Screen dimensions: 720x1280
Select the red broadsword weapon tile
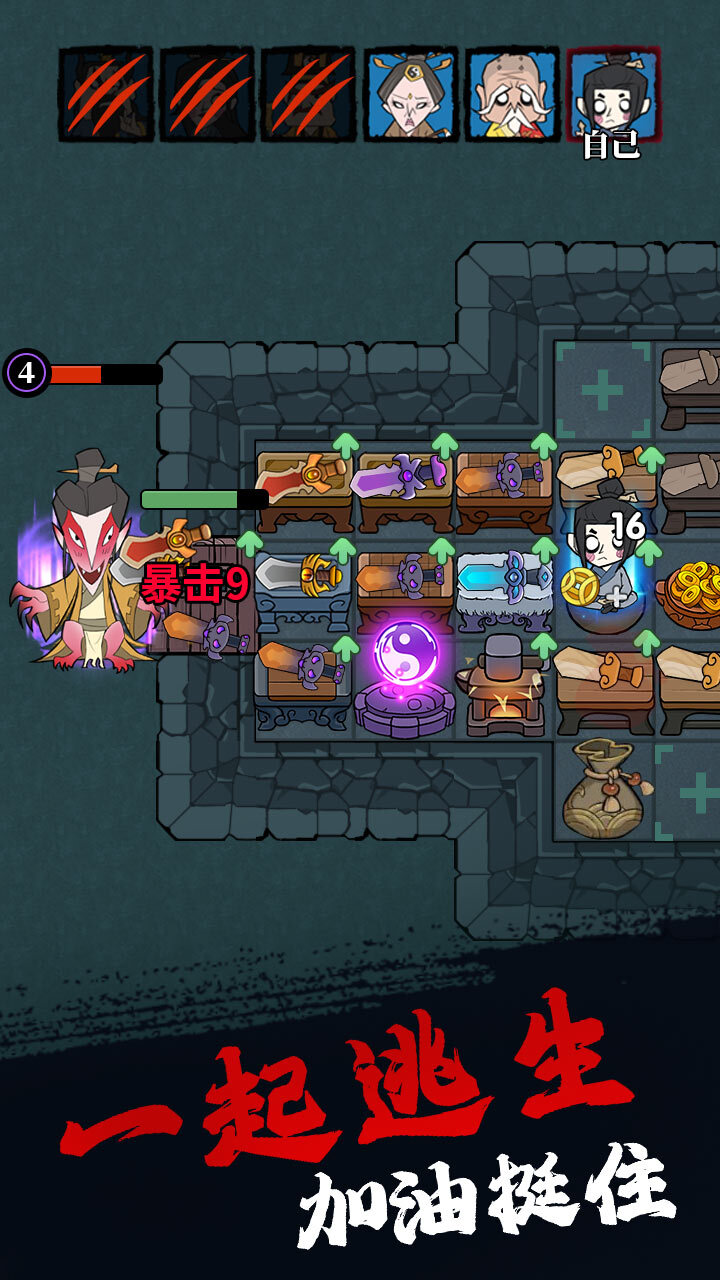[x=303, y=483]
